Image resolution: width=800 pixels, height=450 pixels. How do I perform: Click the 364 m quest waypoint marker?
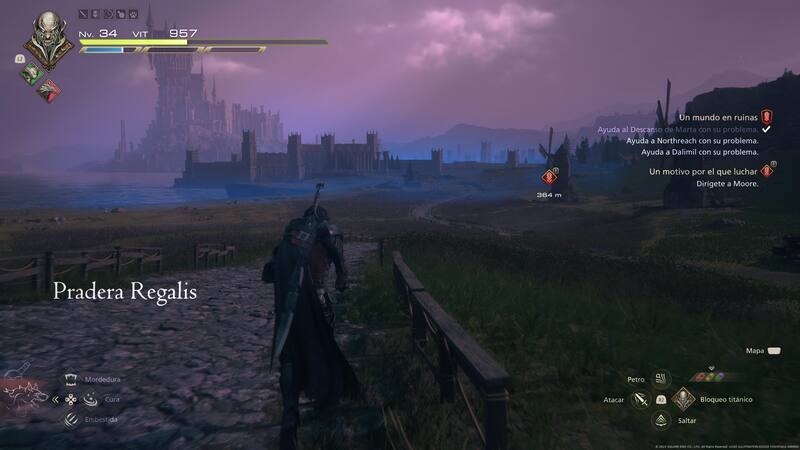point(549,178)
